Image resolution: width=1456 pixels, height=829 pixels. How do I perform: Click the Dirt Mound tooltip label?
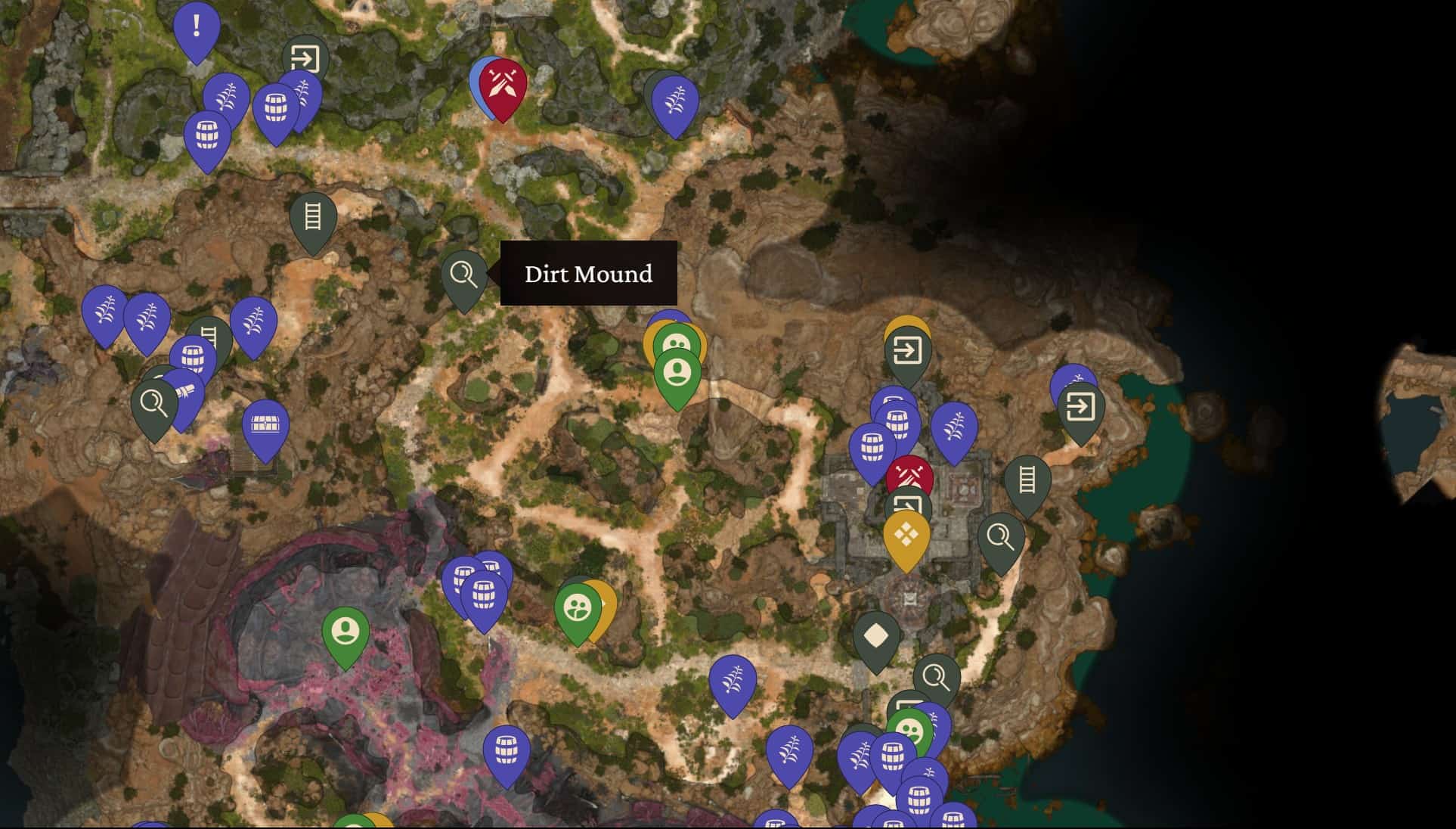point(588,274)
